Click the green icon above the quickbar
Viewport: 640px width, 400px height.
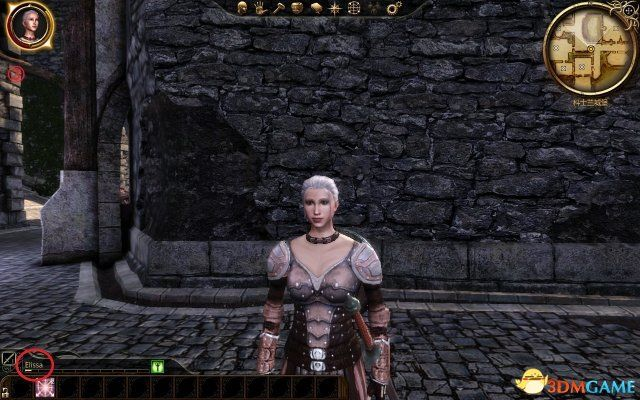tap(157, 367)
